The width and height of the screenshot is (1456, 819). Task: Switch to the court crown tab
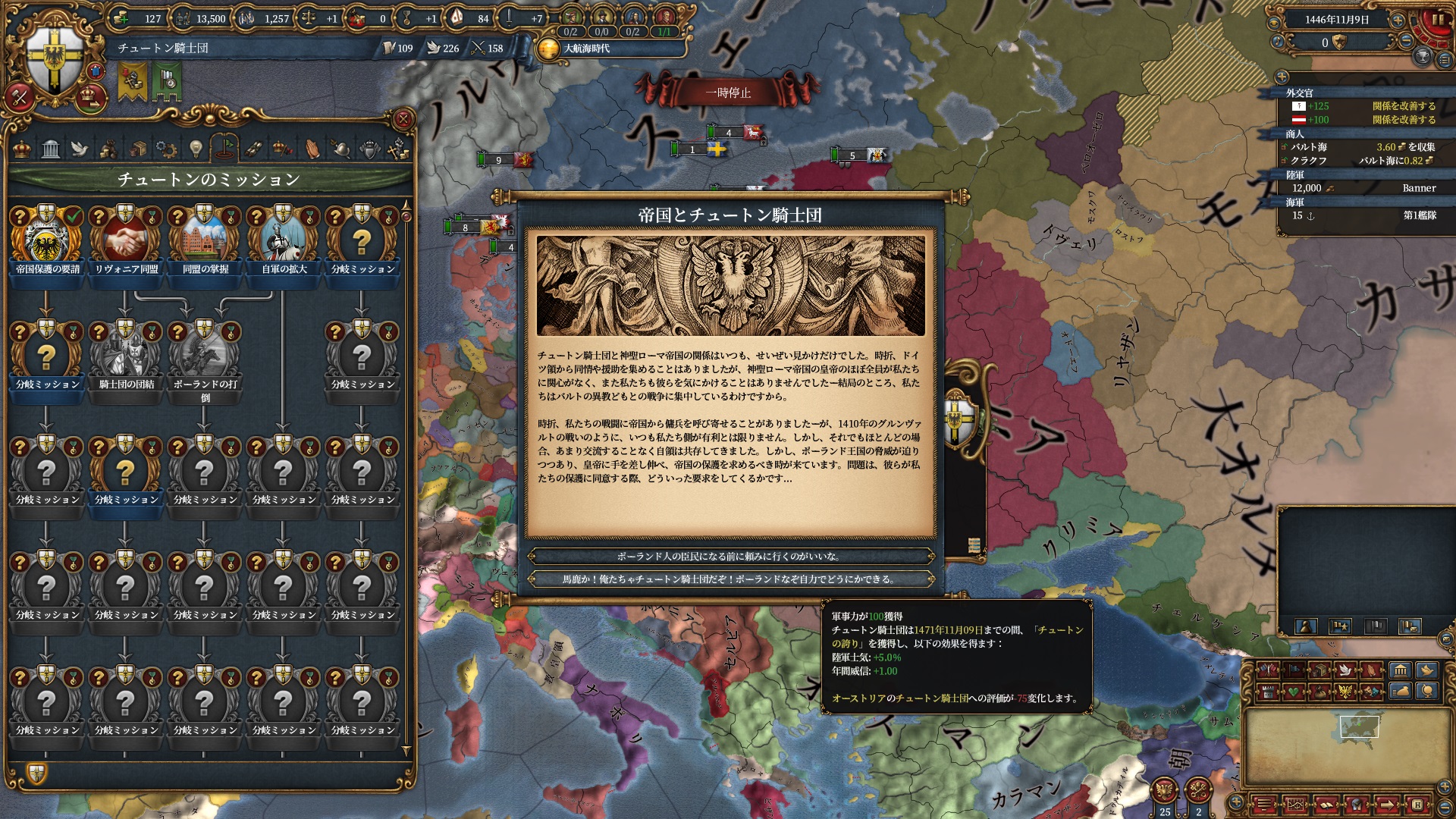coord(22,149)
